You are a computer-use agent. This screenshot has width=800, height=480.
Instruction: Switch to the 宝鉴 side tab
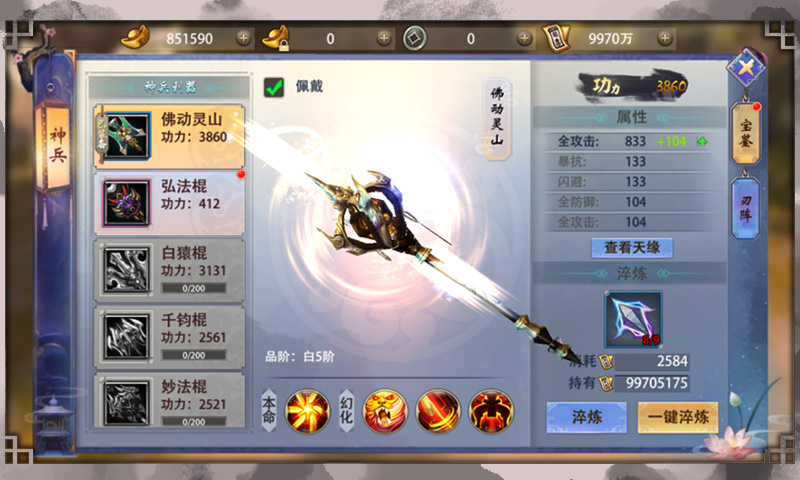coord(746,135)
